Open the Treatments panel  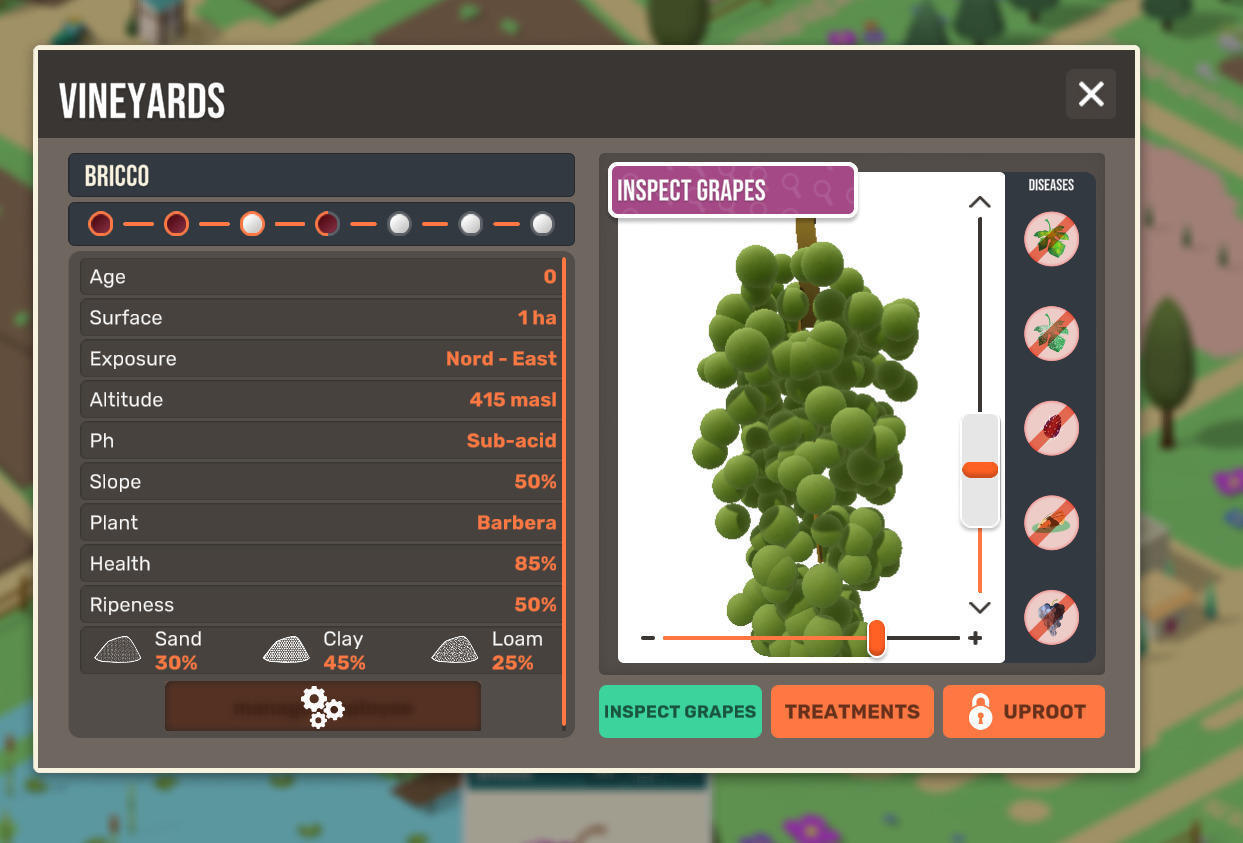pyautogui.click(x=852, y=711)
